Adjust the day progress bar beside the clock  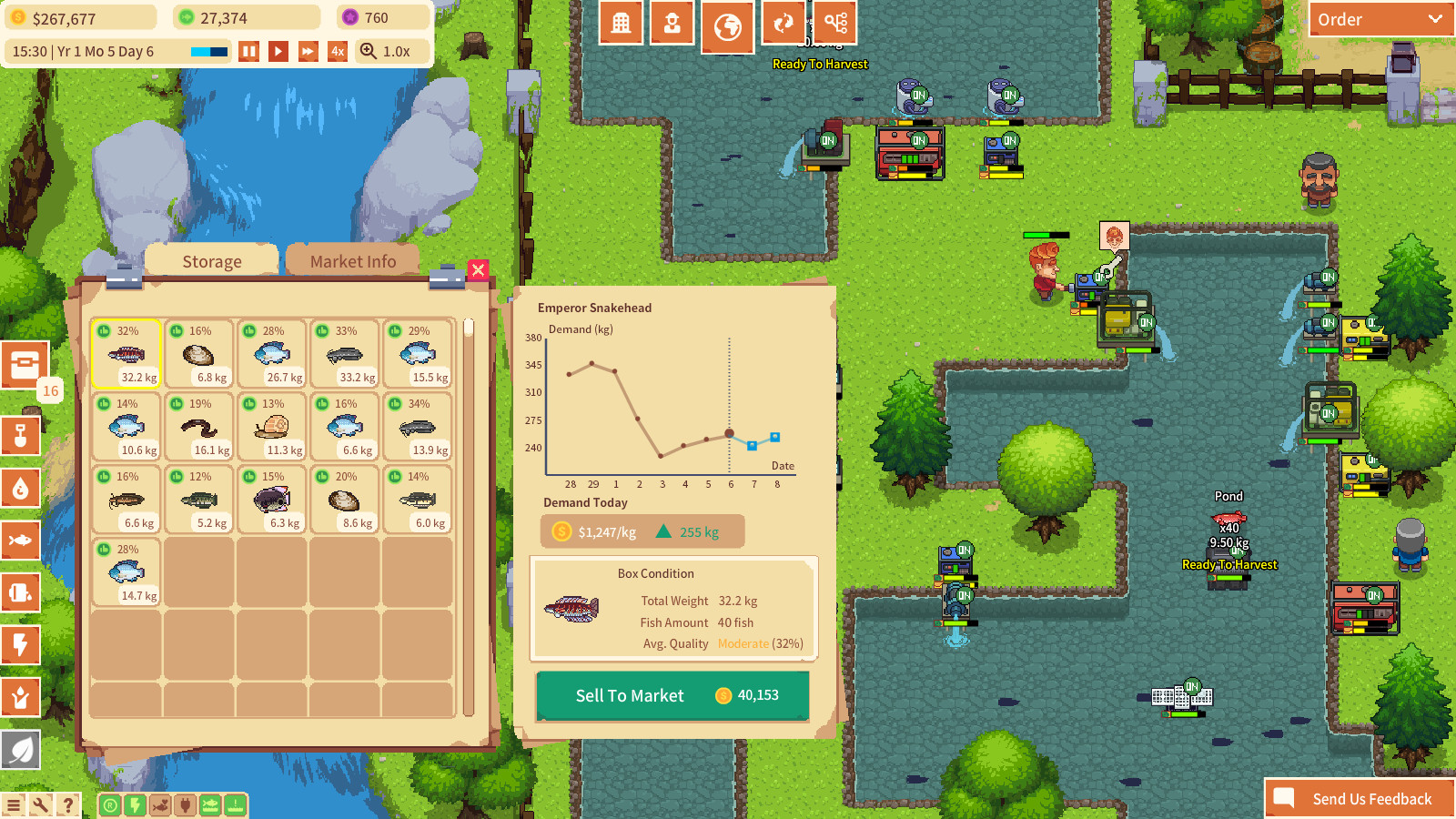pos(207,52)
